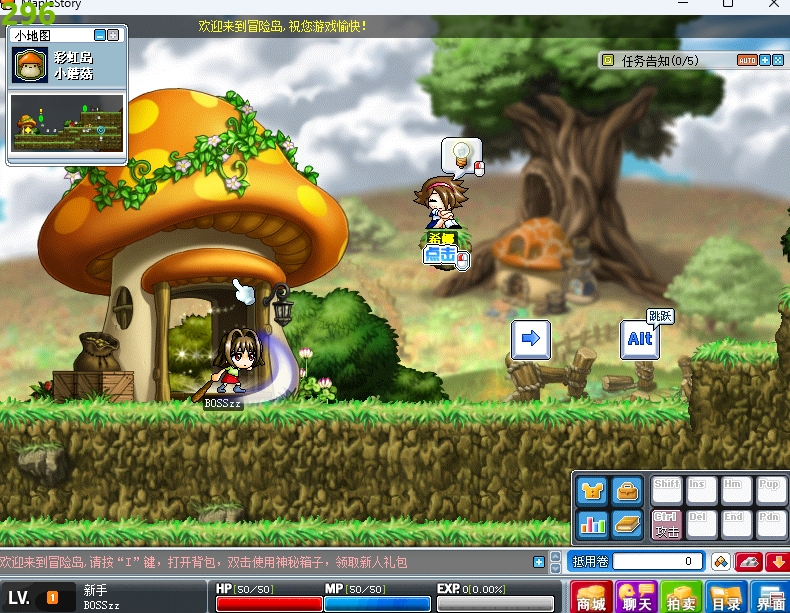Click the 点击 prompt on the NPC
The width and height of the screenshot is (790, 613).
(x=441, y=256)
